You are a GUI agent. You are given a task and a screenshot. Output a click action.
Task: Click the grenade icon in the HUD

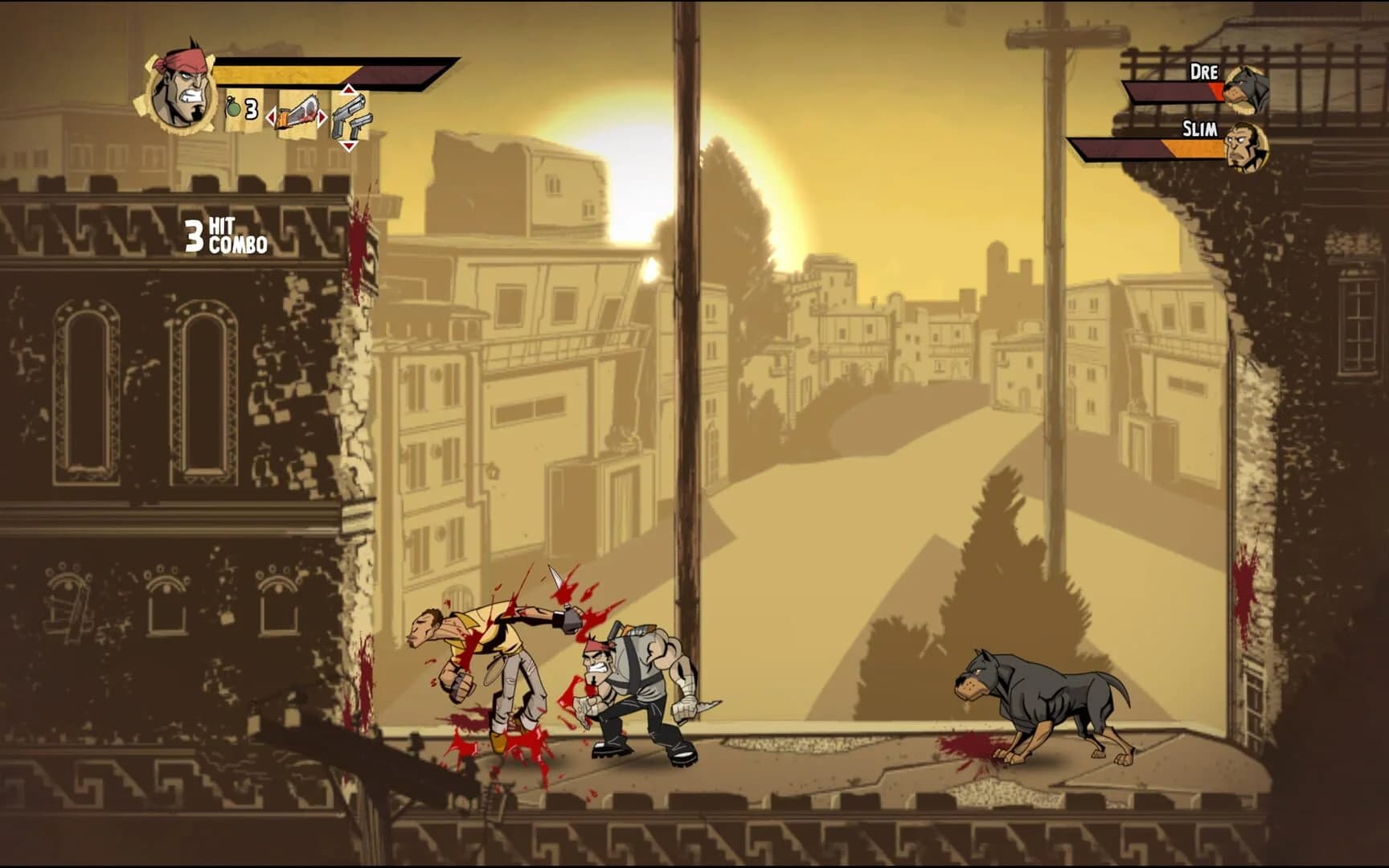235,109
